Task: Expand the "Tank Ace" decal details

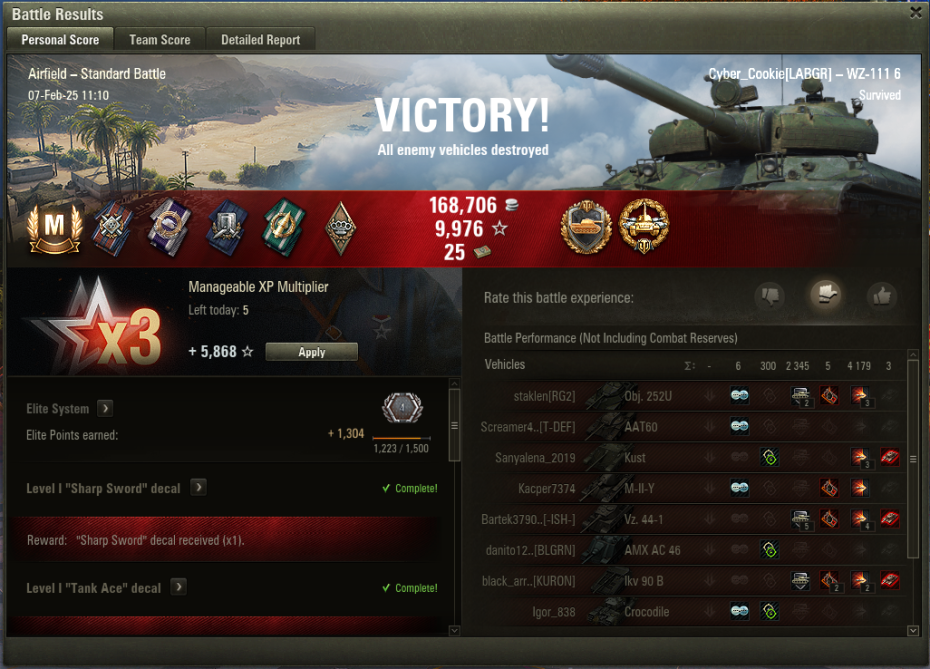Action: coord(178,587)
